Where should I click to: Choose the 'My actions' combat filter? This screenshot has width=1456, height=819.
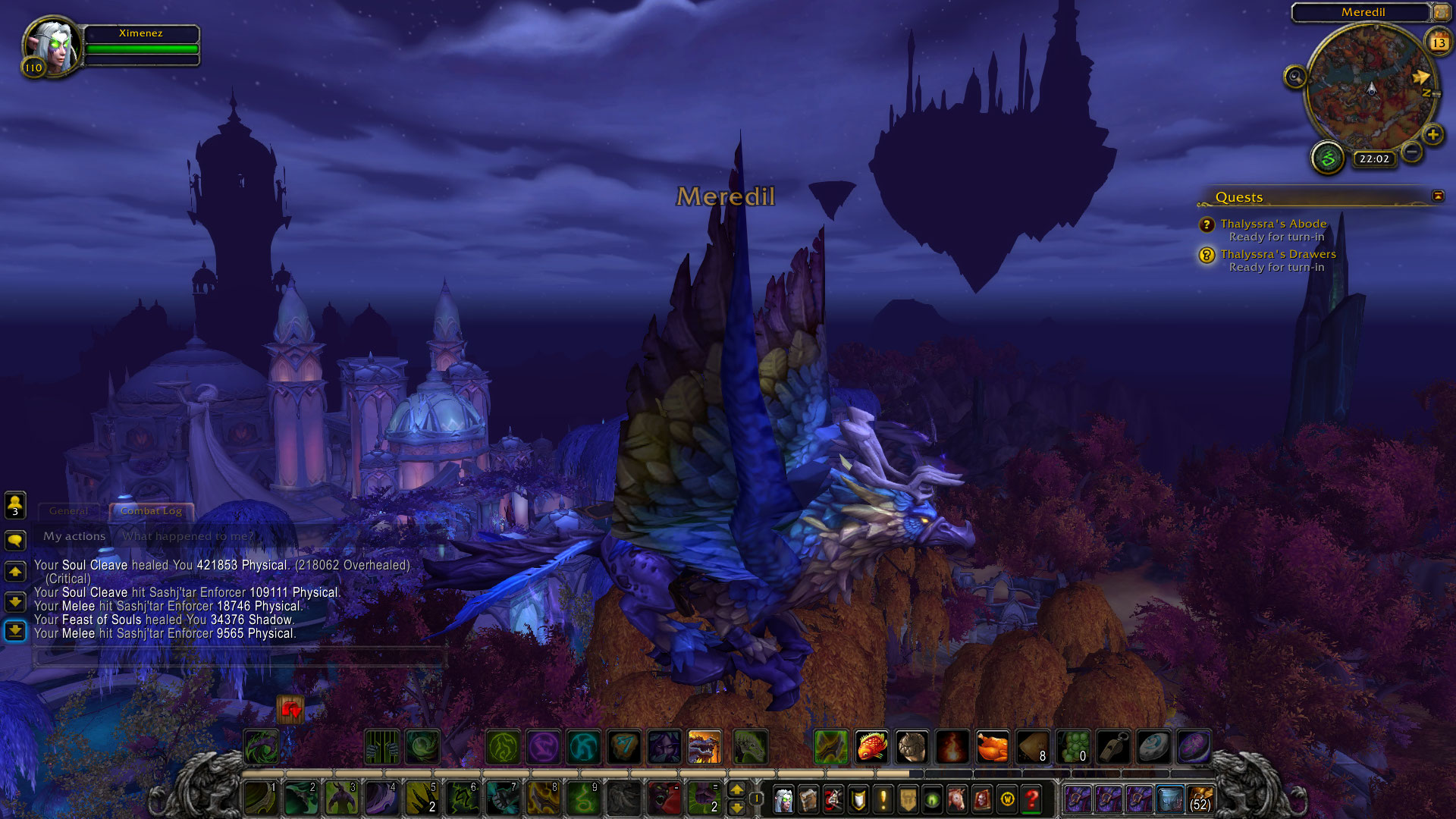[74, 536]
